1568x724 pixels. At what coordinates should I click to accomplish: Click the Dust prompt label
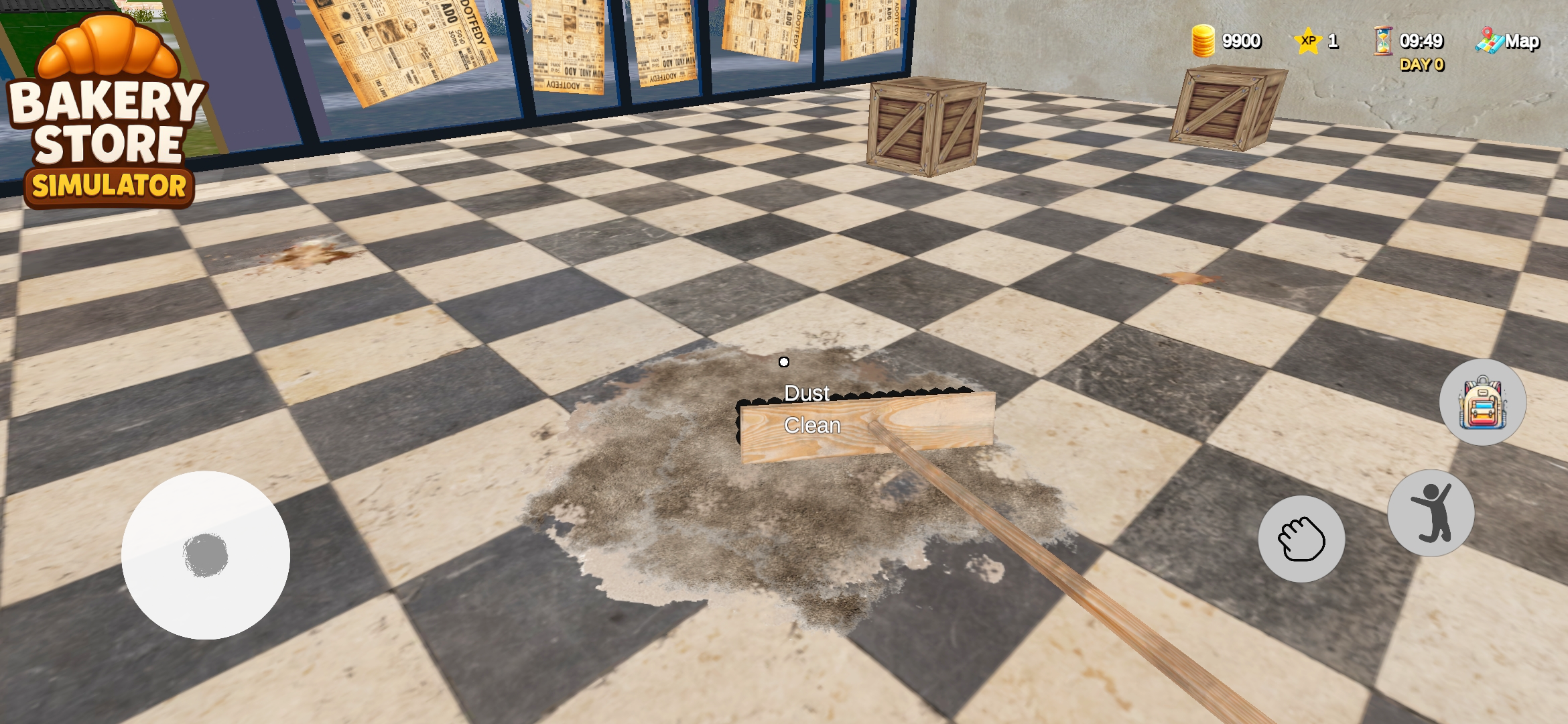[807, 394]
